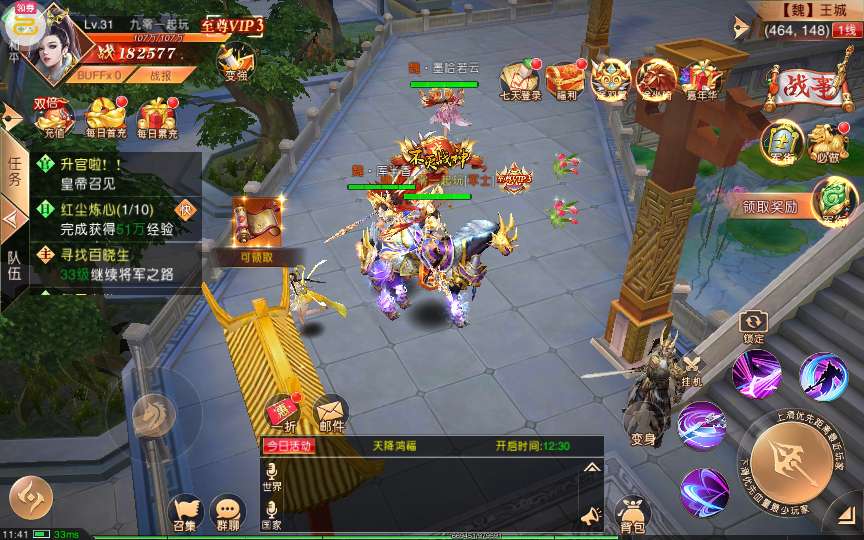Open the 群聊 group chat

click(228, 512)
